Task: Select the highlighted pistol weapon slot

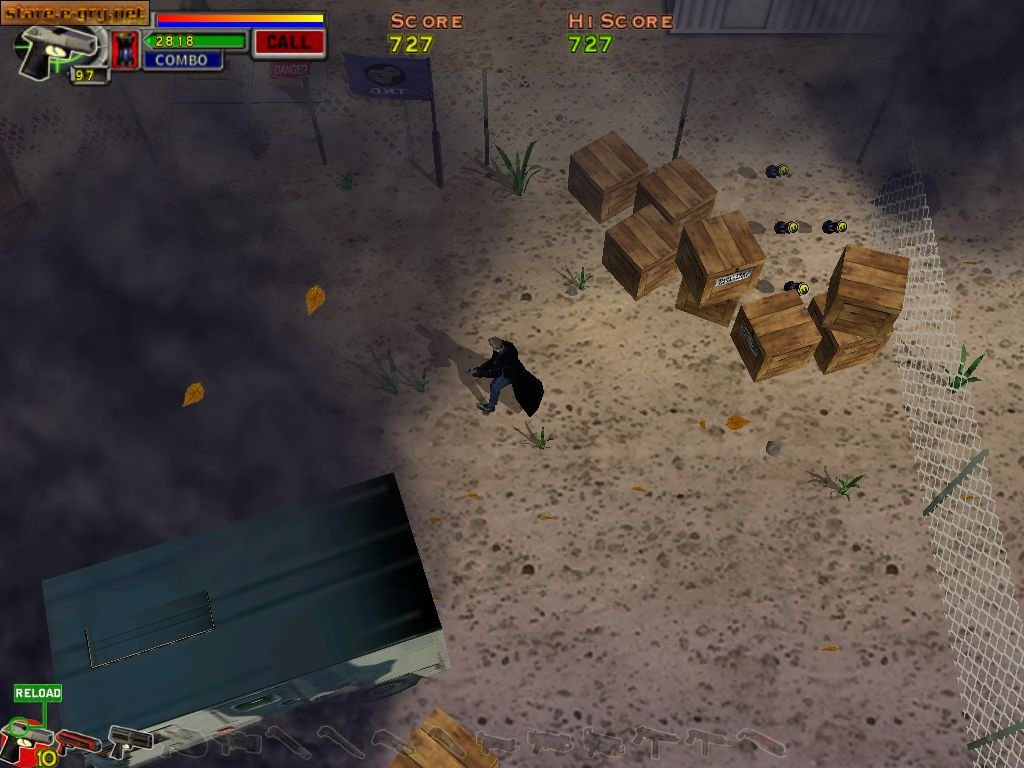Action: click(28, 740)
